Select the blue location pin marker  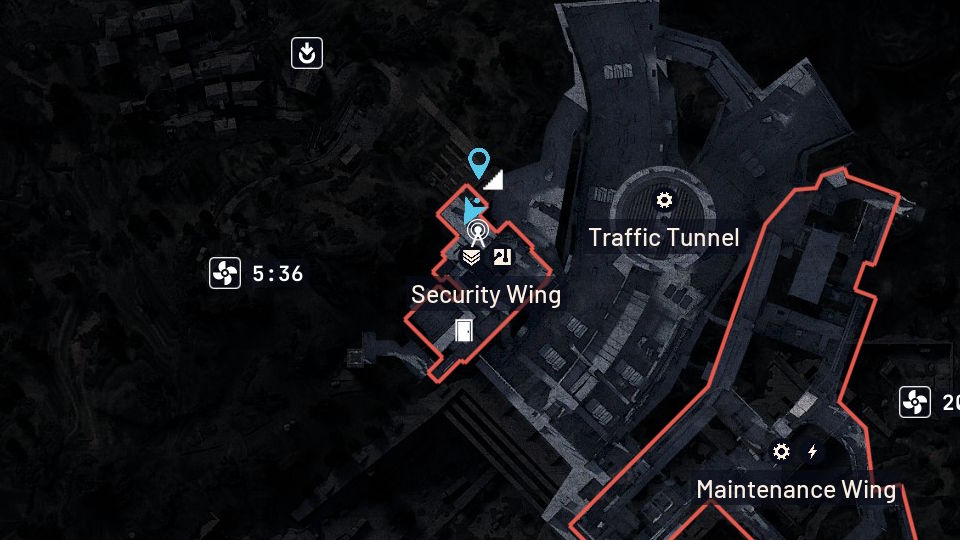[479, 162]
